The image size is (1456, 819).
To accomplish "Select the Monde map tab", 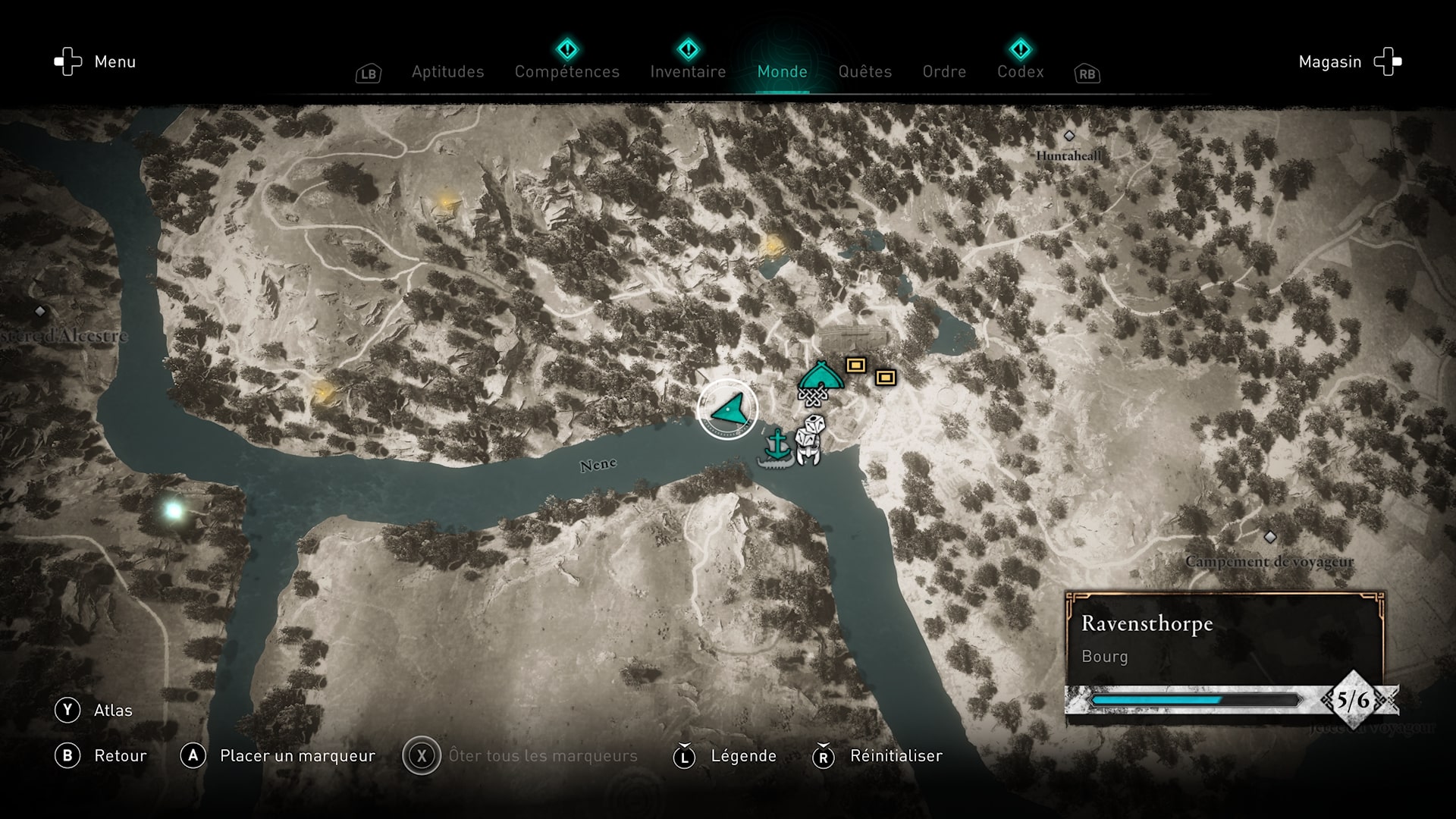I will tap(782, 72).
